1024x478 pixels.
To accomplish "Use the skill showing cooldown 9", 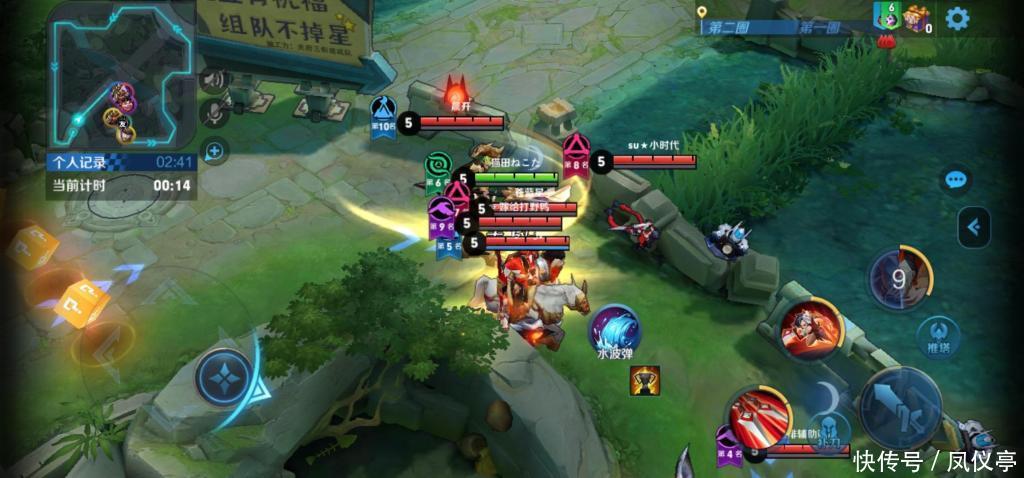I will [899, 279].
